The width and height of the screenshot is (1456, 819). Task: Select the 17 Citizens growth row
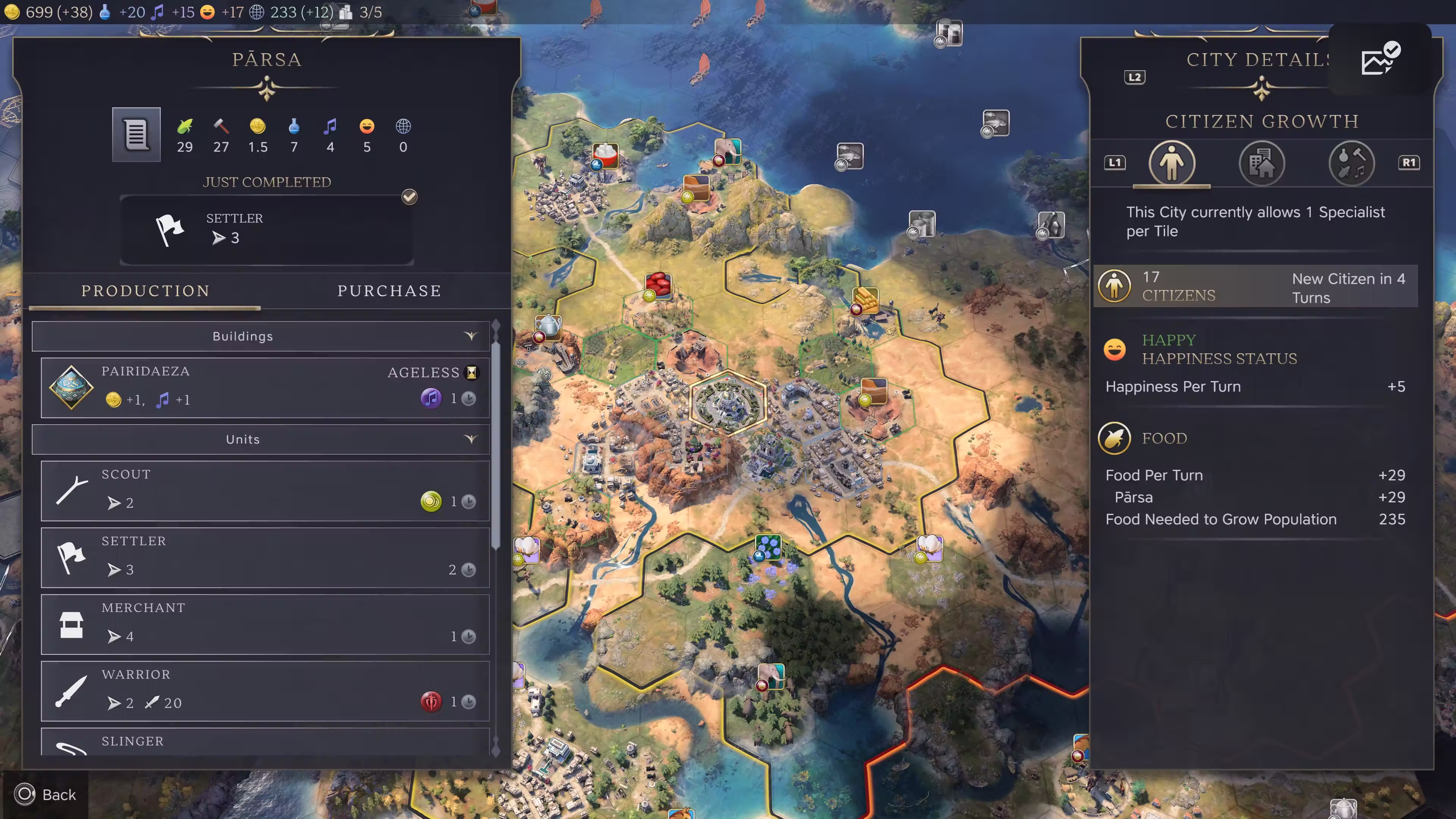point(1255,287)
